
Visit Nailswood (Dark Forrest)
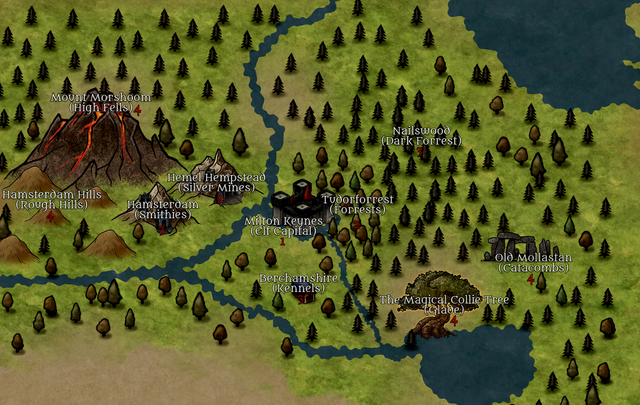421,136
